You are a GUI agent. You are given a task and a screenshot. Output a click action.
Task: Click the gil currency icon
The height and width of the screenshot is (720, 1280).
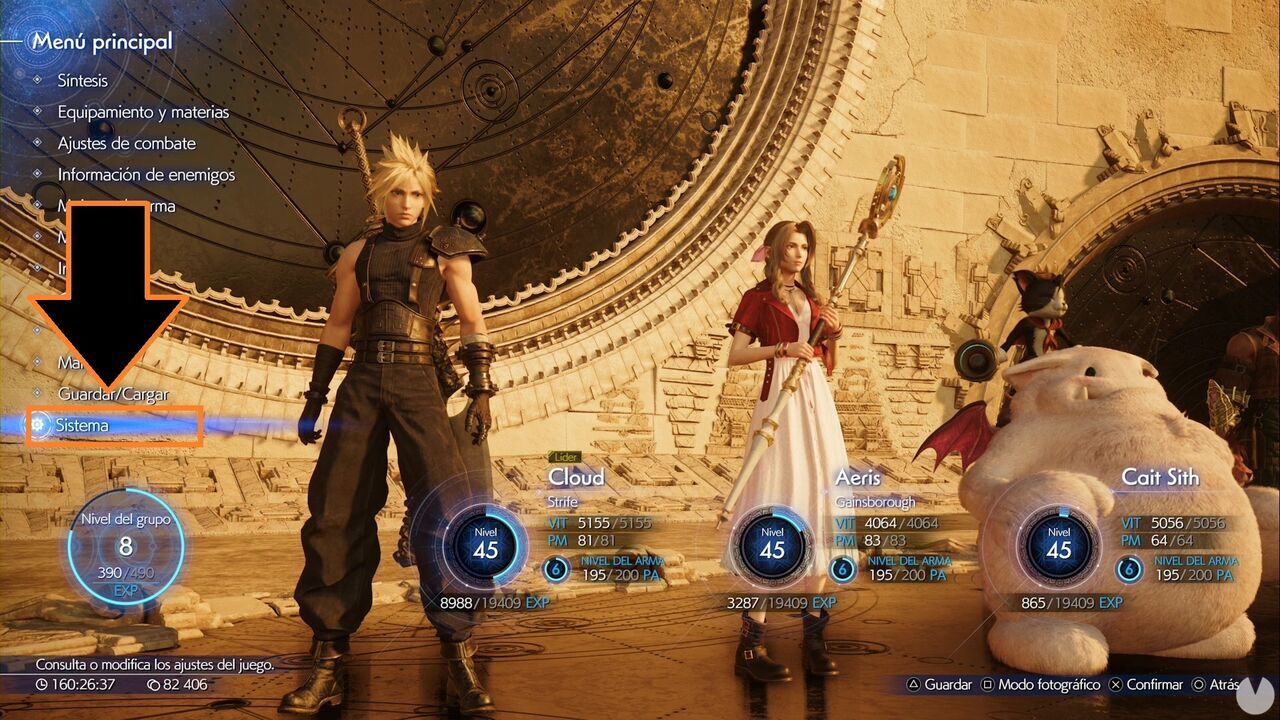[x=153, y=685]
